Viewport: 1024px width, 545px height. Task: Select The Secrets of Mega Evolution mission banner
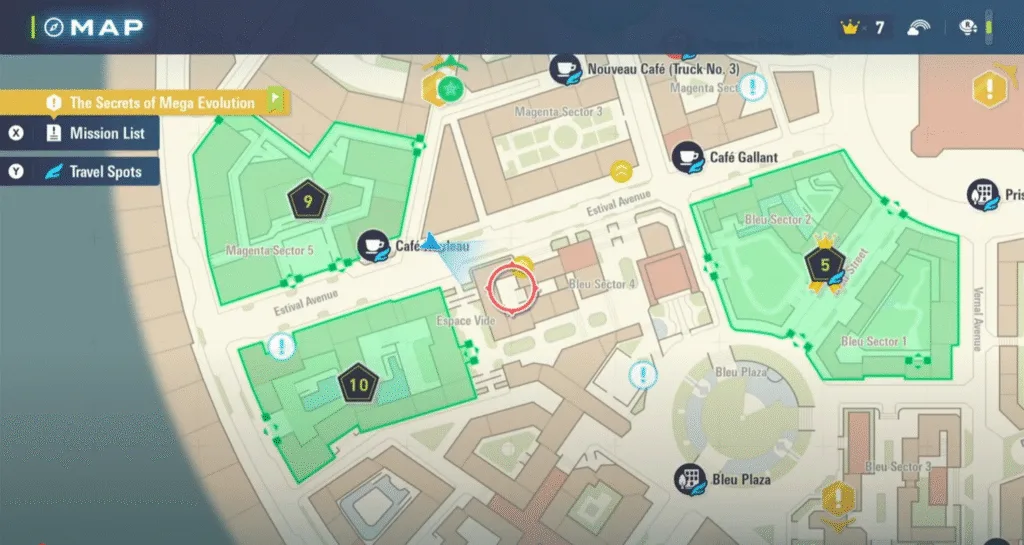click(x=160, y=102)
